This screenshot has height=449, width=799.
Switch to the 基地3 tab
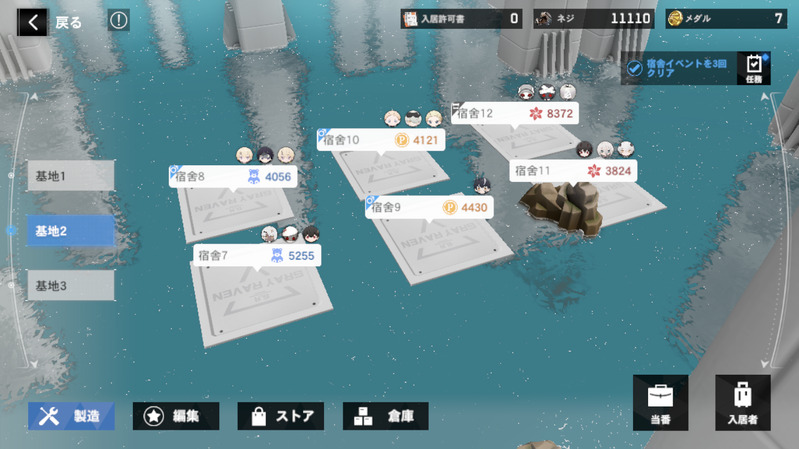(70, 286)
